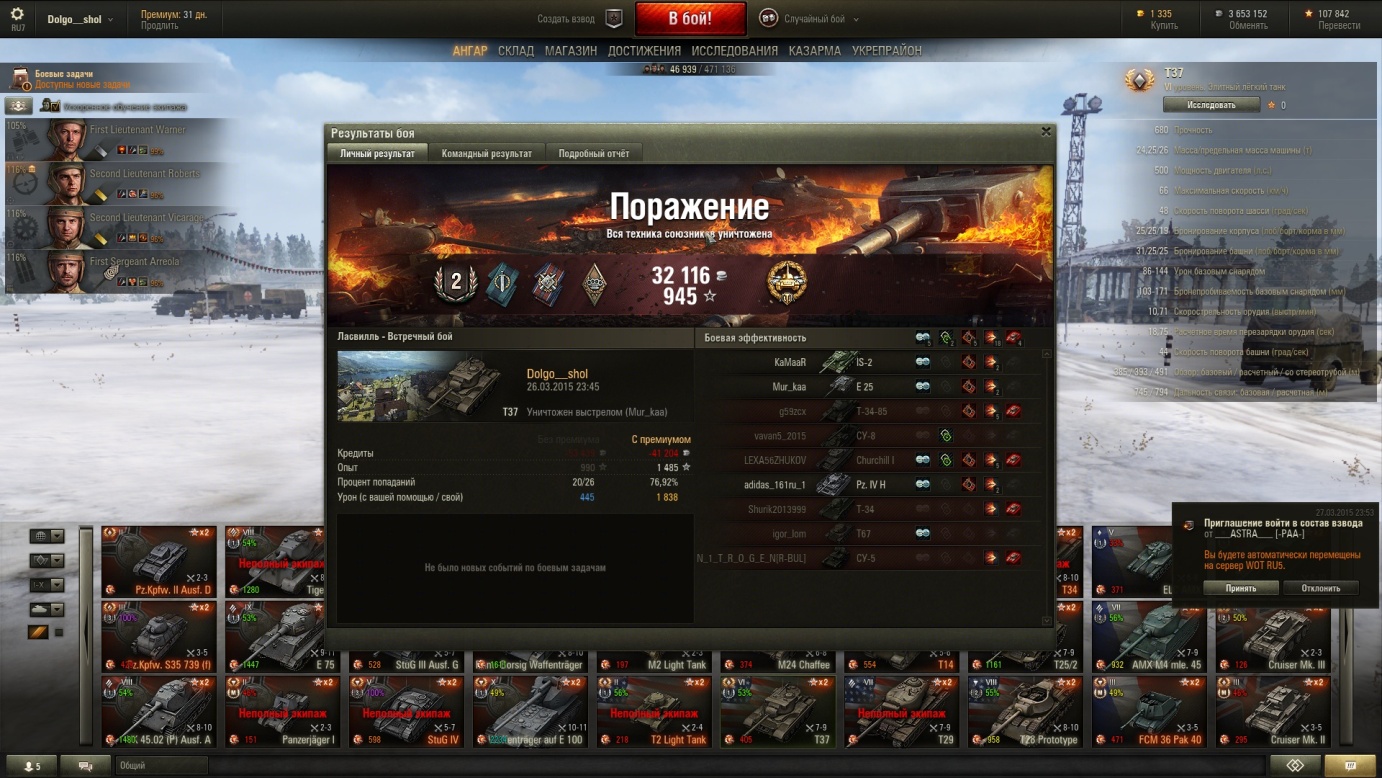Image resolution: width=1382 pixels, height=778 pixels.
Task: Start battle with the red В бой! button
Action: tap(690, 19)
